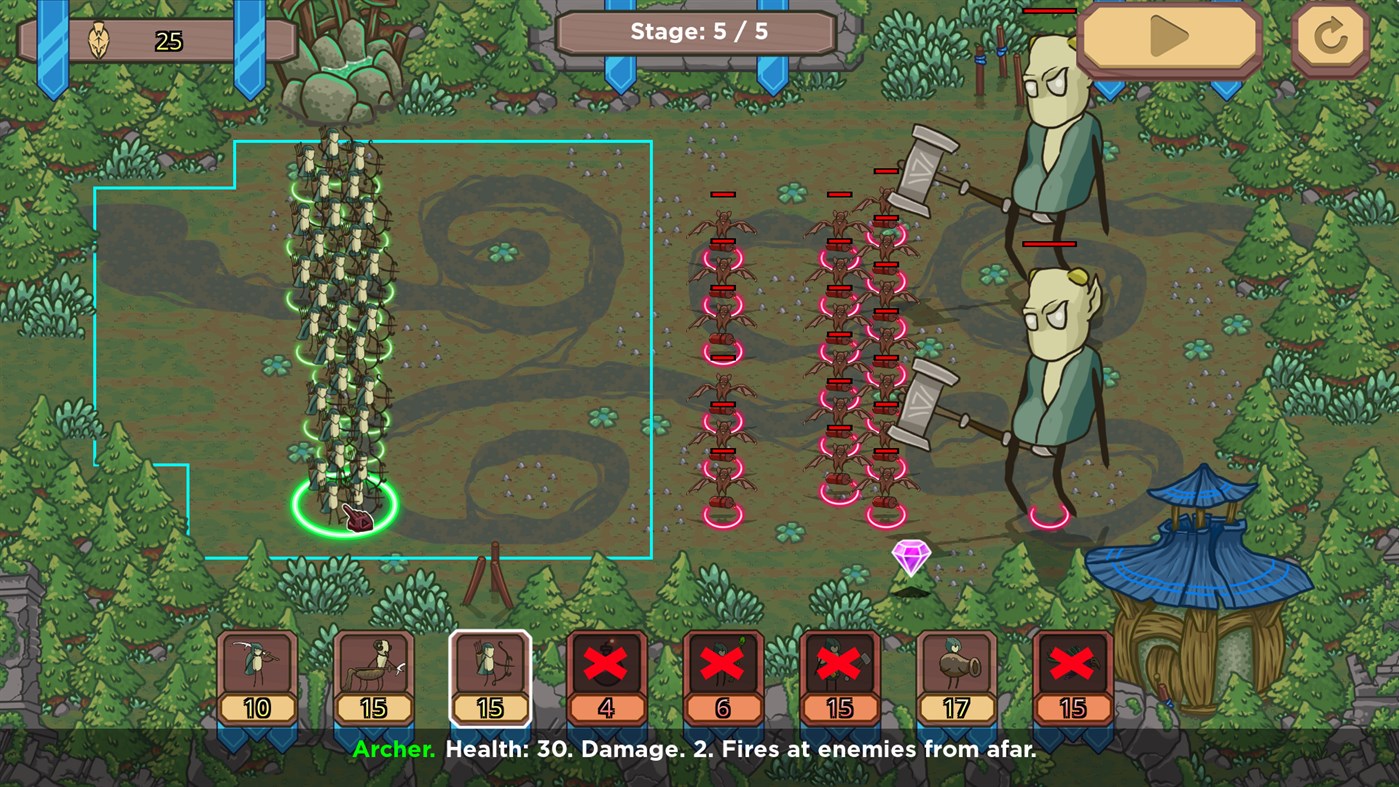This screenshot has height=787, width=1399.
Task: Click the restart arrow icon at top right
Action: [x=1330, y=40]
